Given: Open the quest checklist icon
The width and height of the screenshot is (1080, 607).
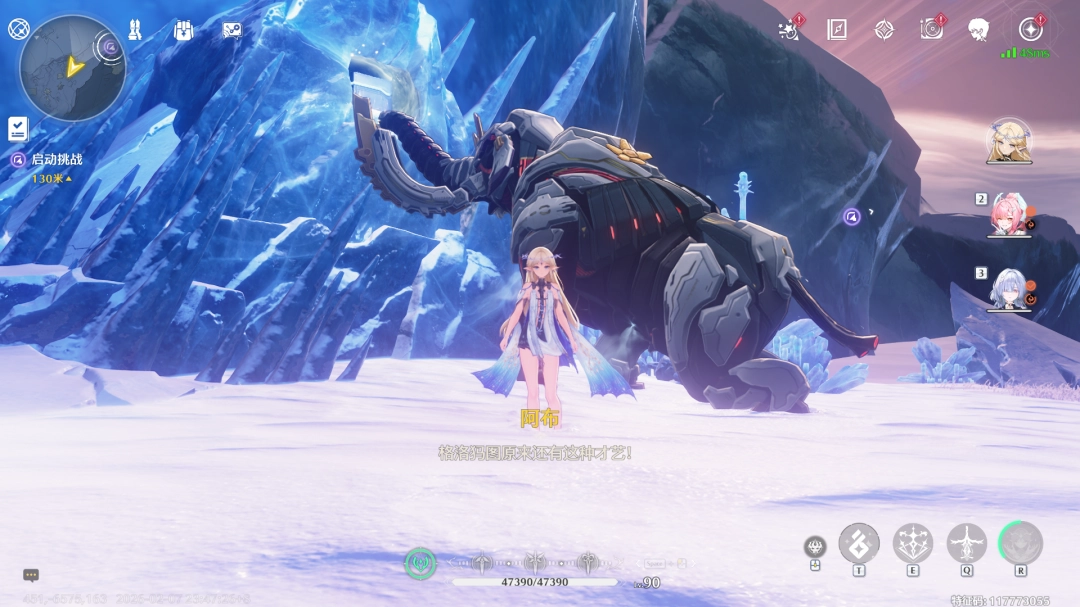Looking at the screenshot, I should 18,128.
